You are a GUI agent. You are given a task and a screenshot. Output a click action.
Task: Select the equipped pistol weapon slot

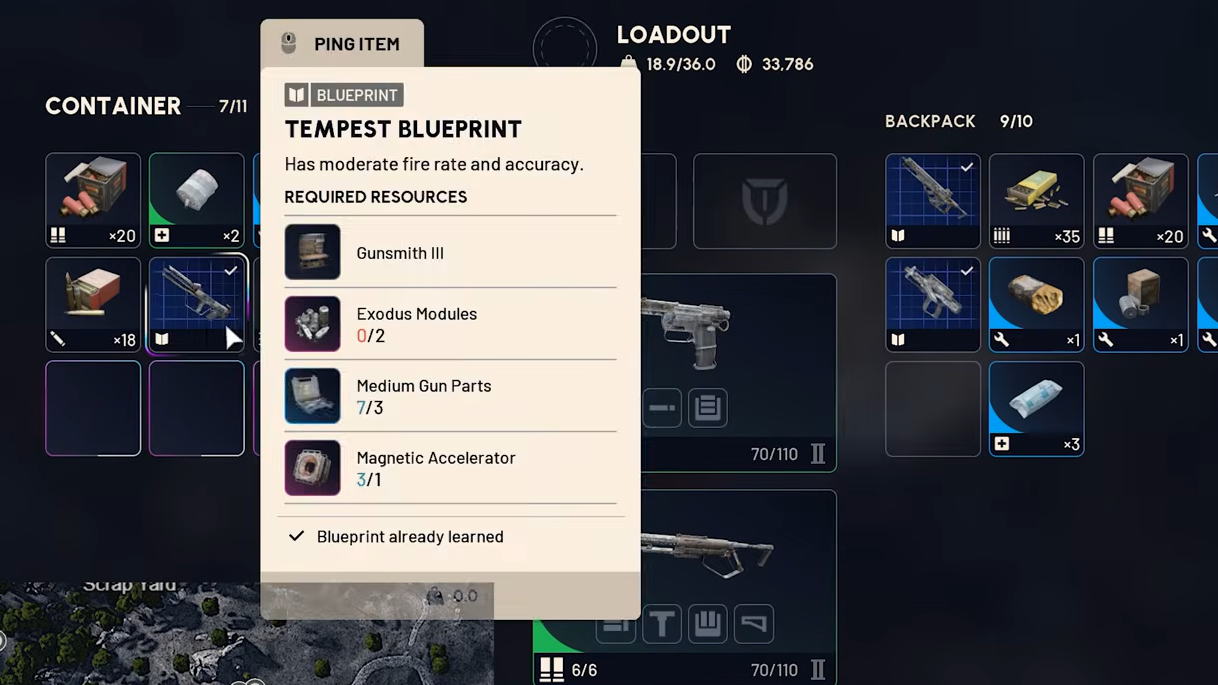click(x=738, y=340)
